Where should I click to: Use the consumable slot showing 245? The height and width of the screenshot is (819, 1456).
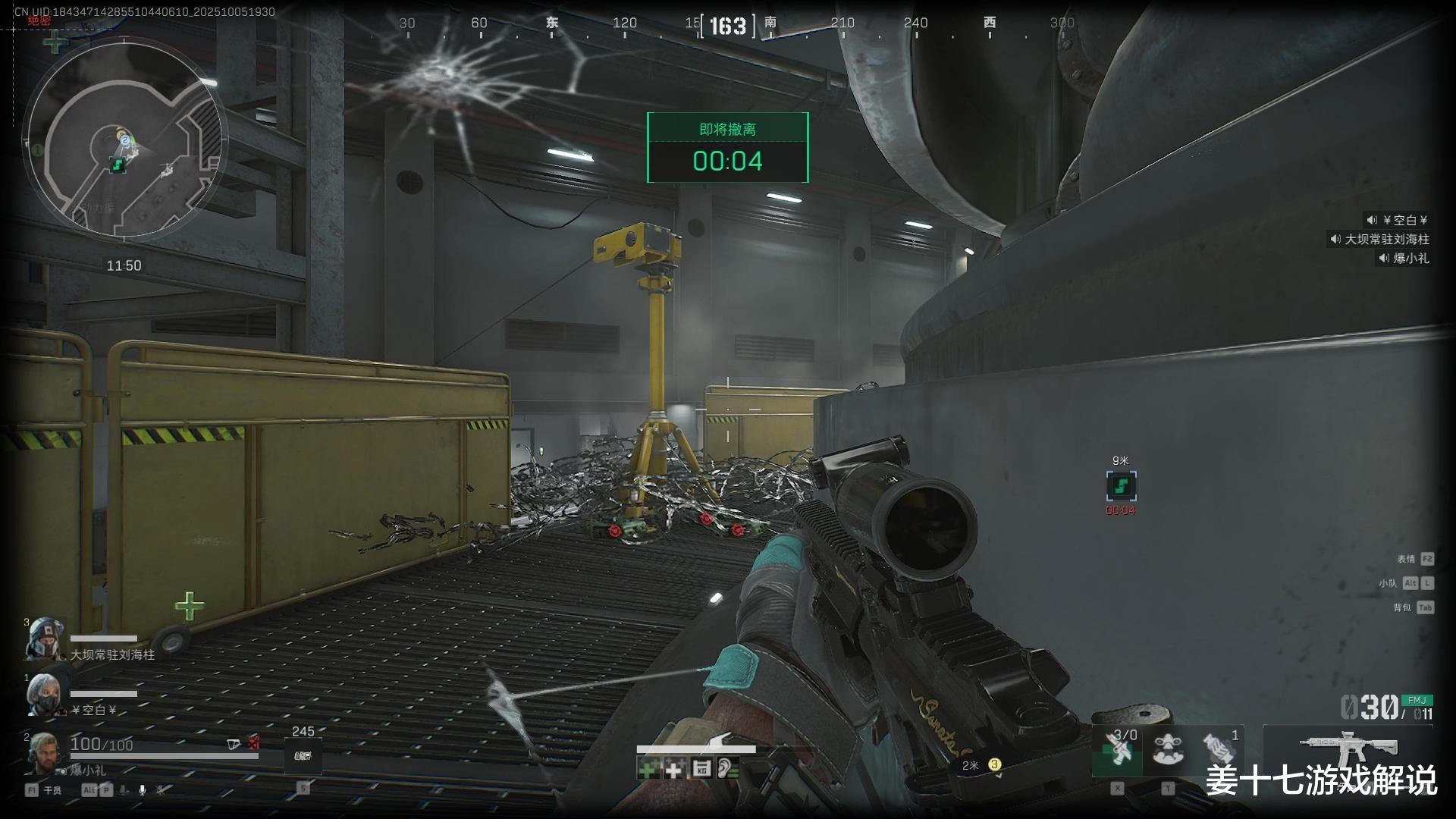[x=303, y=755]
